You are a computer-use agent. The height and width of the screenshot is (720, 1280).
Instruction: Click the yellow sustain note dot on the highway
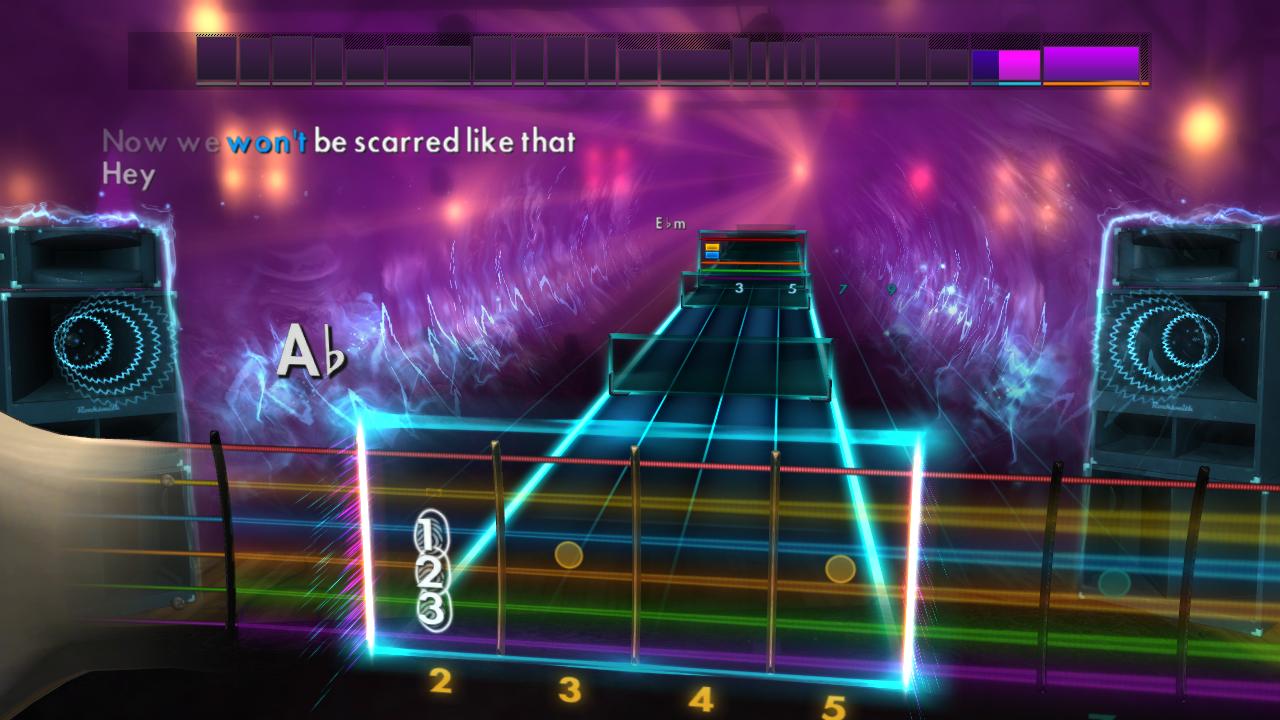(x=566, y=554)
